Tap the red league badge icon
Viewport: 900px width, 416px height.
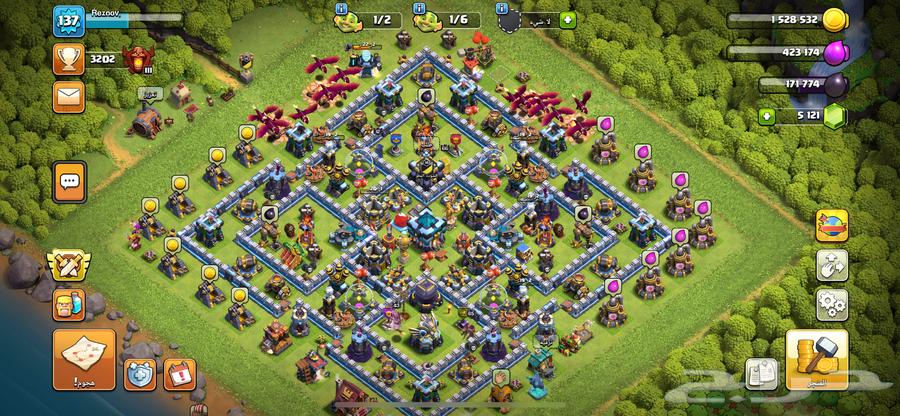[136, 60]
